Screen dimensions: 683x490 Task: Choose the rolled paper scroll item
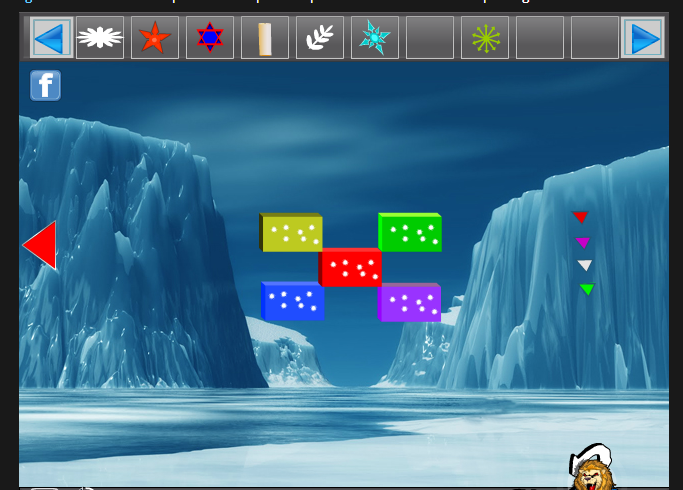265,38
